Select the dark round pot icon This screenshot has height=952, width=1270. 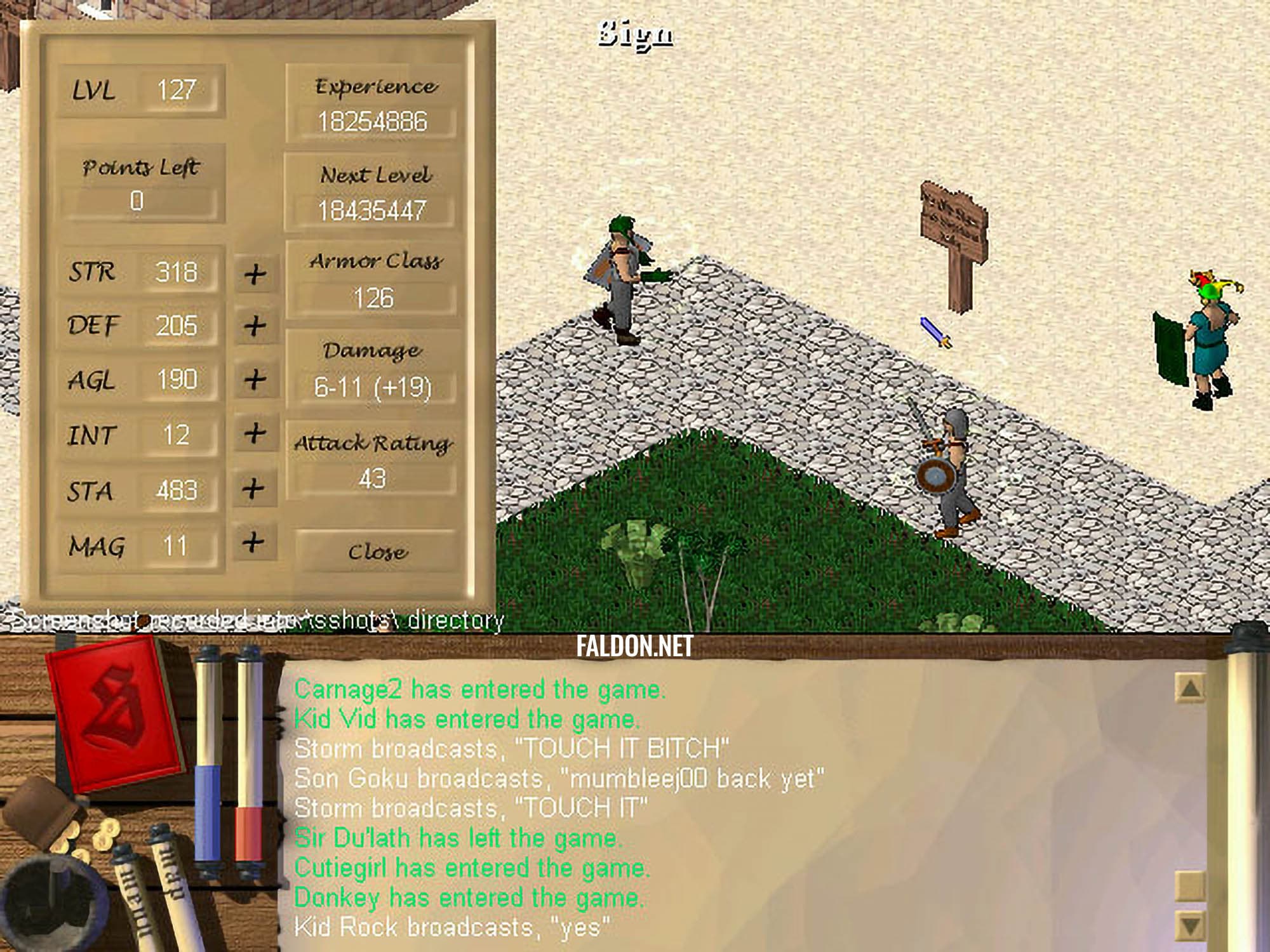tap(48, 908)
